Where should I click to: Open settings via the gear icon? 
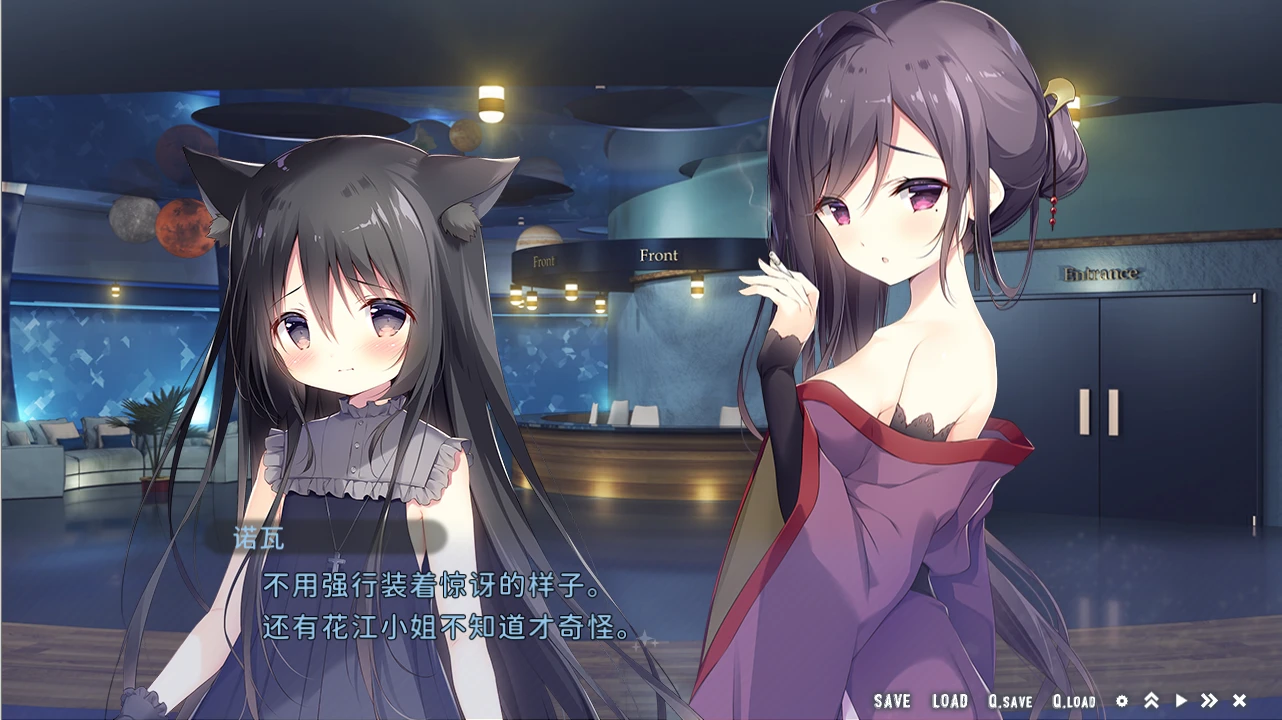click(1122, 701)
